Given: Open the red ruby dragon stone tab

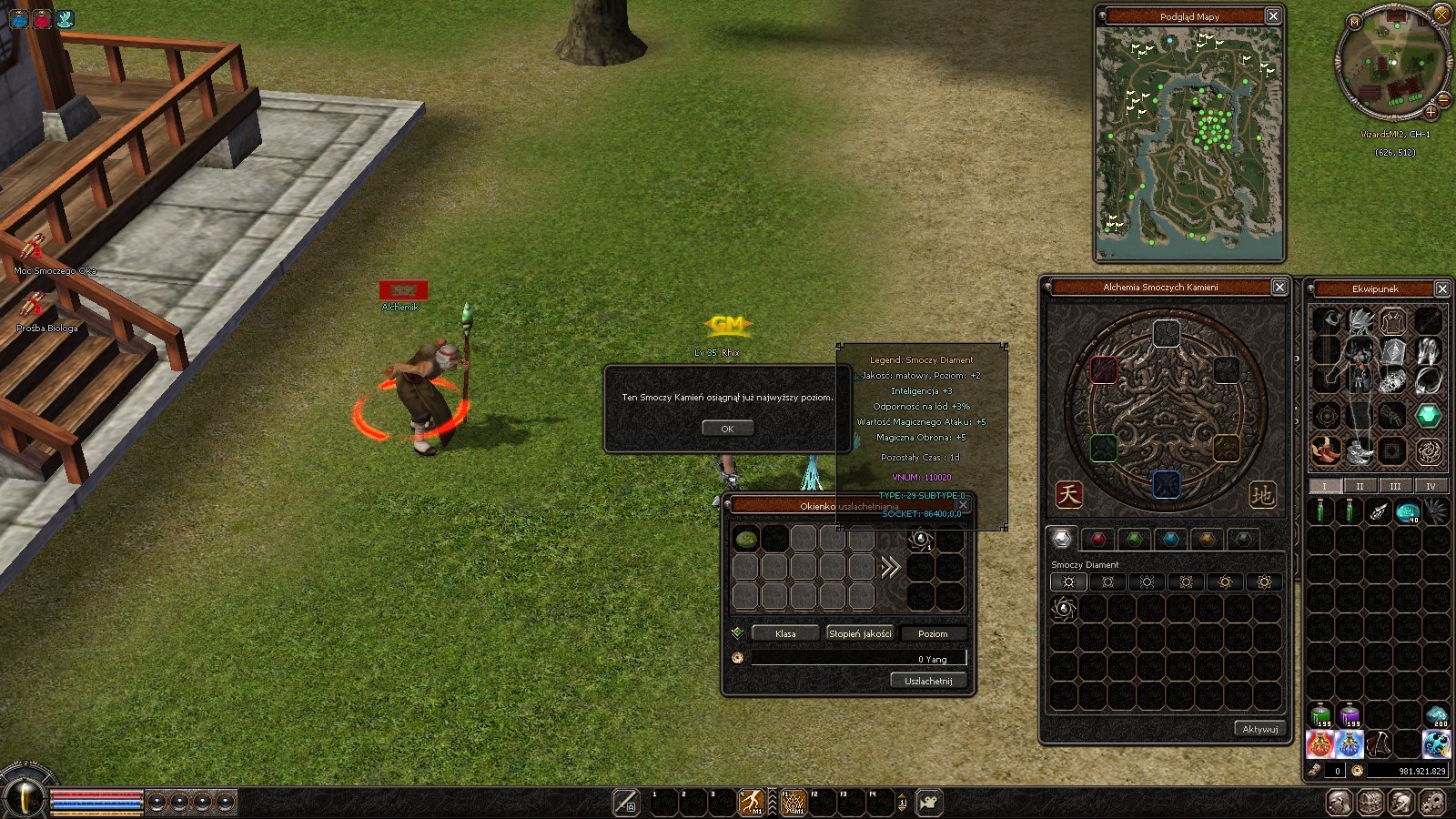Looking at the screenshot, I should (1097, 539).
